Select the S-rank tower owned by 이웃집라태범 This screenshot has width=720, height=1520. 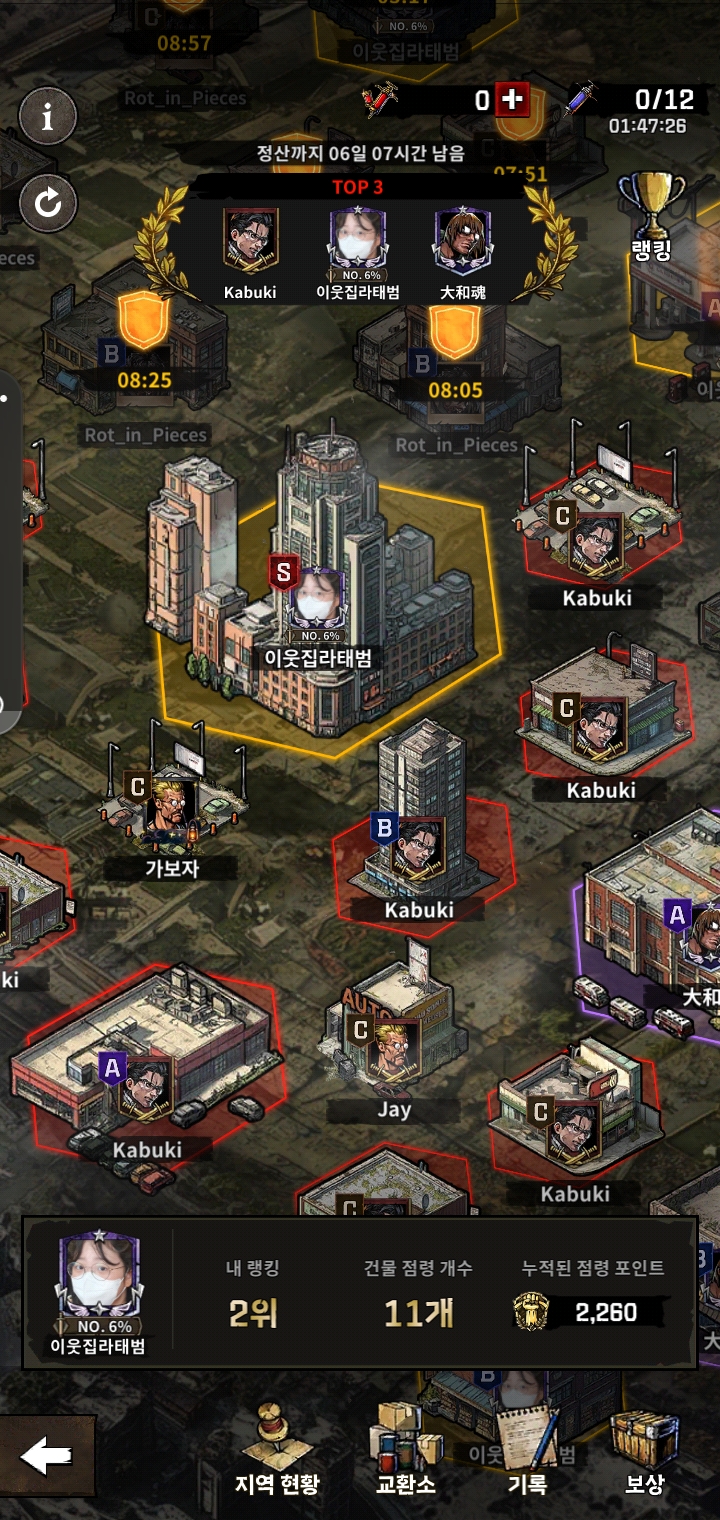click(x=317, y=590)
